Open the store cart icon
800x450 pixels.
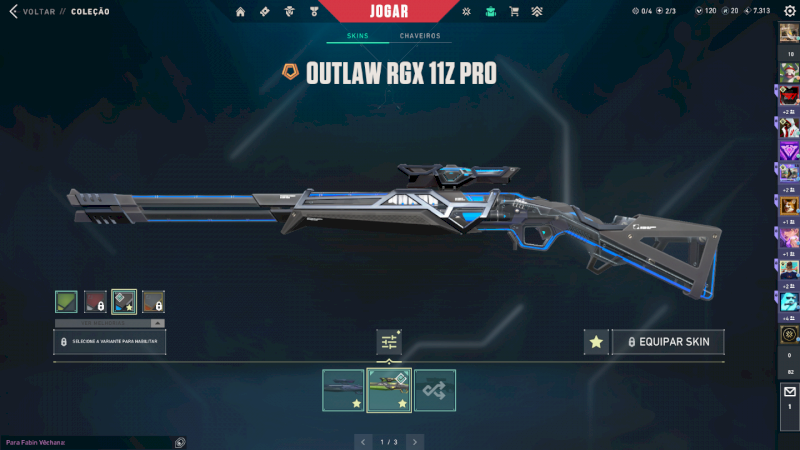[x=514, y=12]
